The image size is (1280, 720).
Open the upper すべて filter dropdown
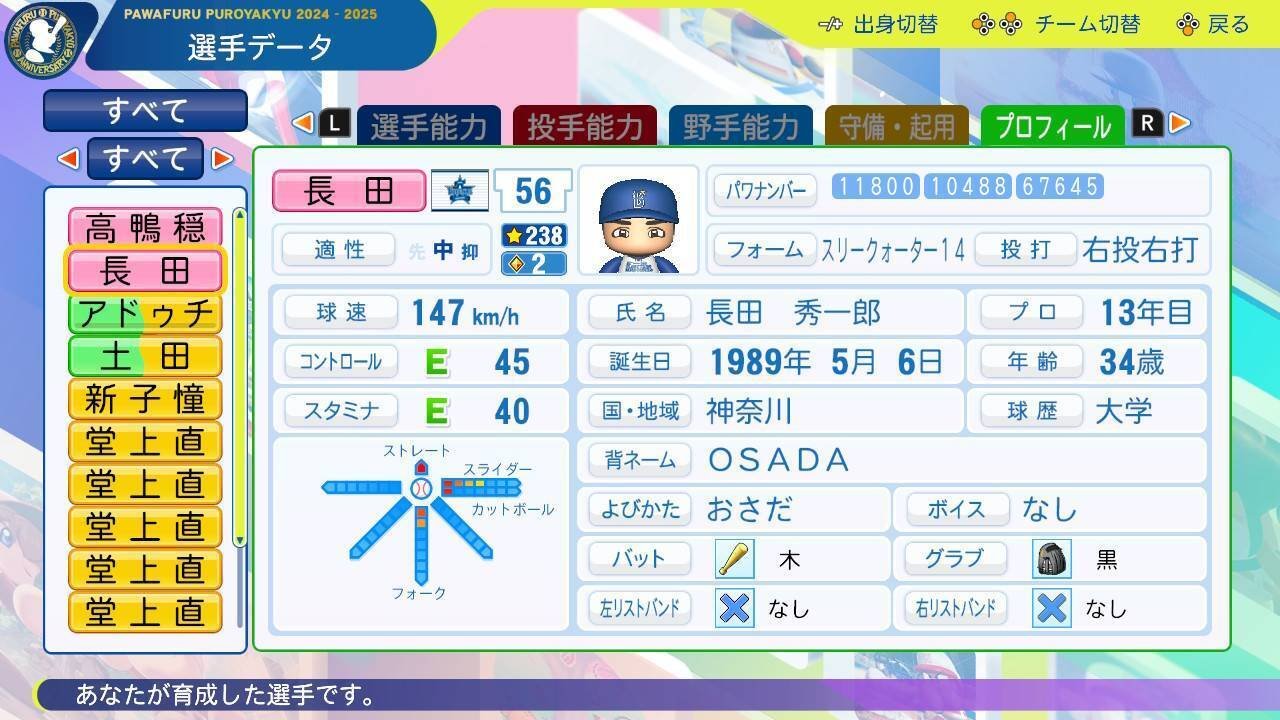(x=145, y=110)
